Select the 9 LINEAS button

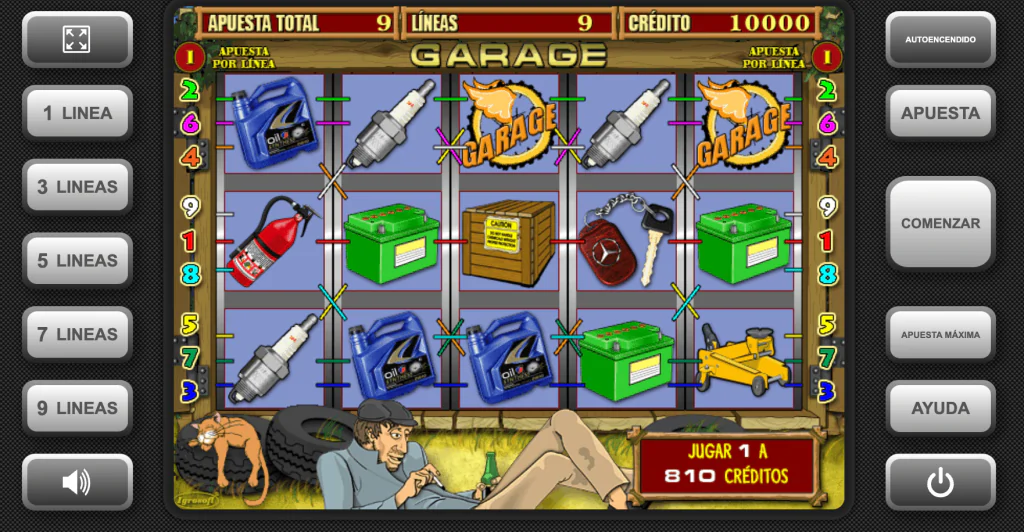(77, 408)
